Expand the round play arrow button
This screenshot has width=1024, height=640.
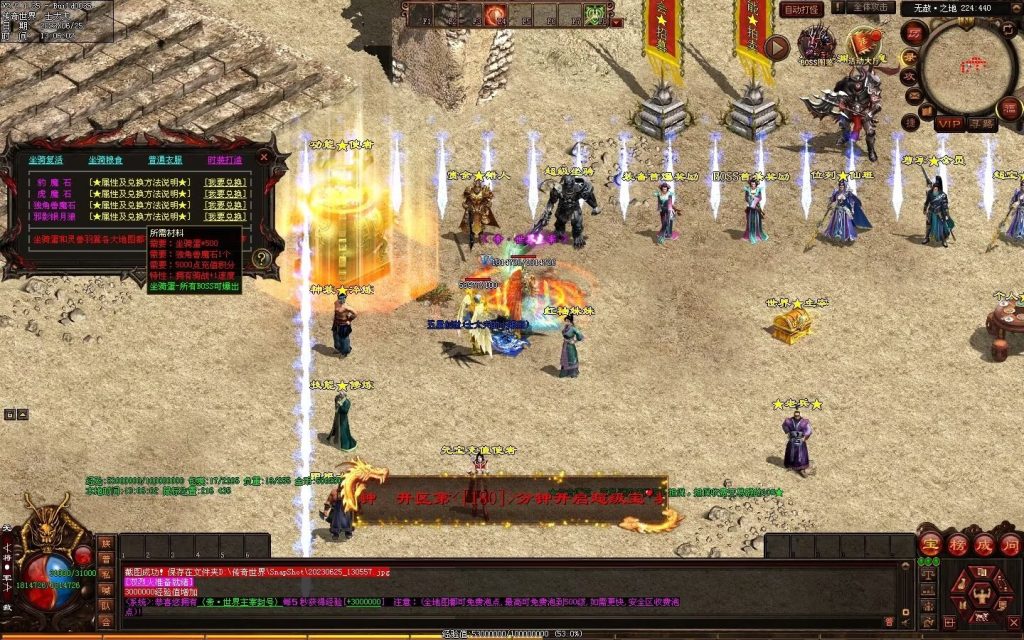pyautogui.click(x=777, y=47)
